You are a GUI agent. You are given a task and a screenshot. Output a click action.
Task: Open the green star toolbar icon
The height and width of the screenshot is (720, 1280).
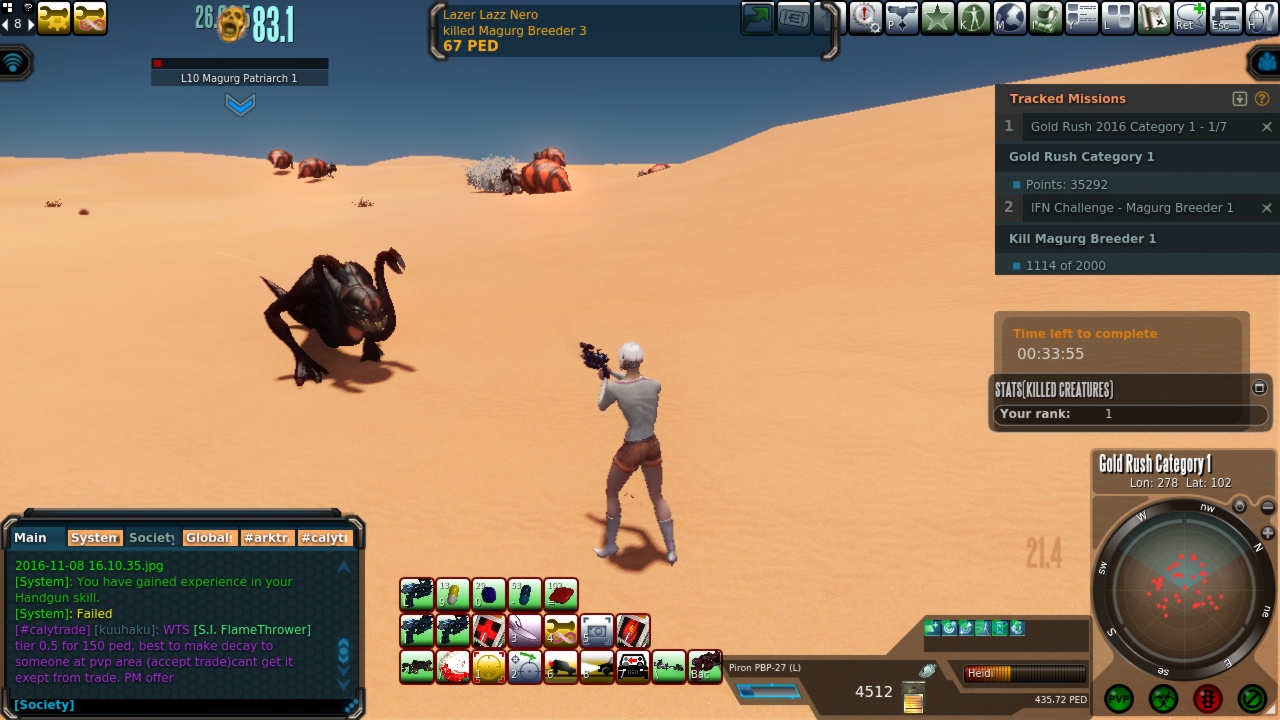938,18
